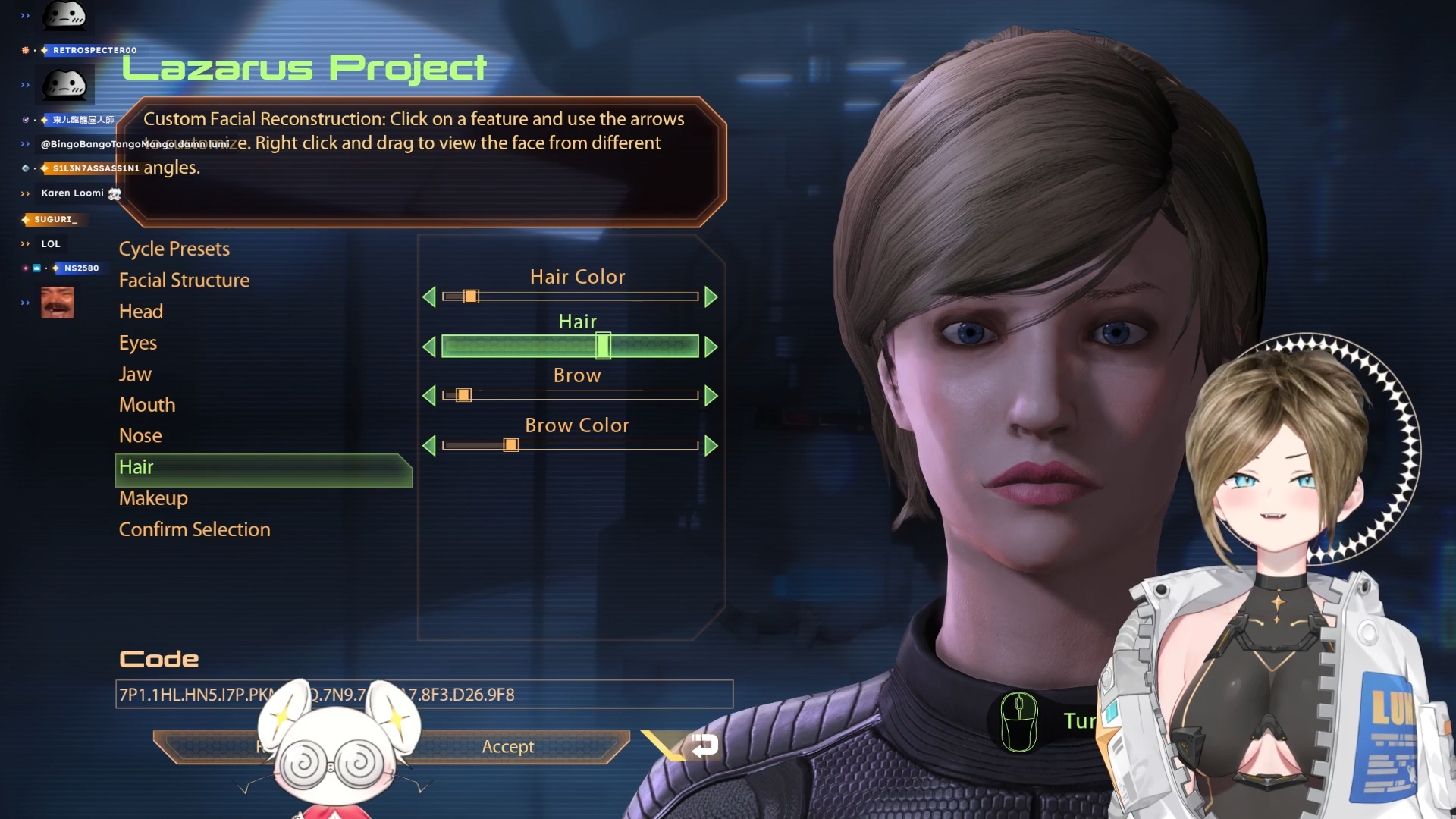
Task: Choose the Nose feature
Action: [x=140, y=436]
